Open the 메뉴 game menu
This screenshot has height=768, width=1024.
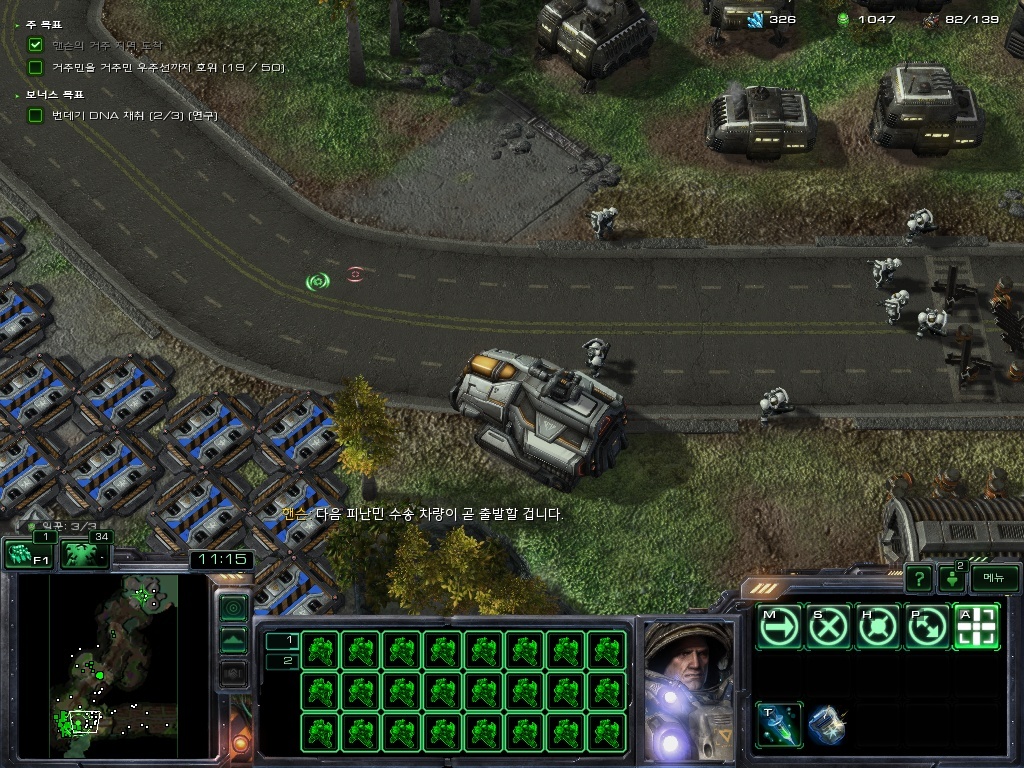point(994,578)
